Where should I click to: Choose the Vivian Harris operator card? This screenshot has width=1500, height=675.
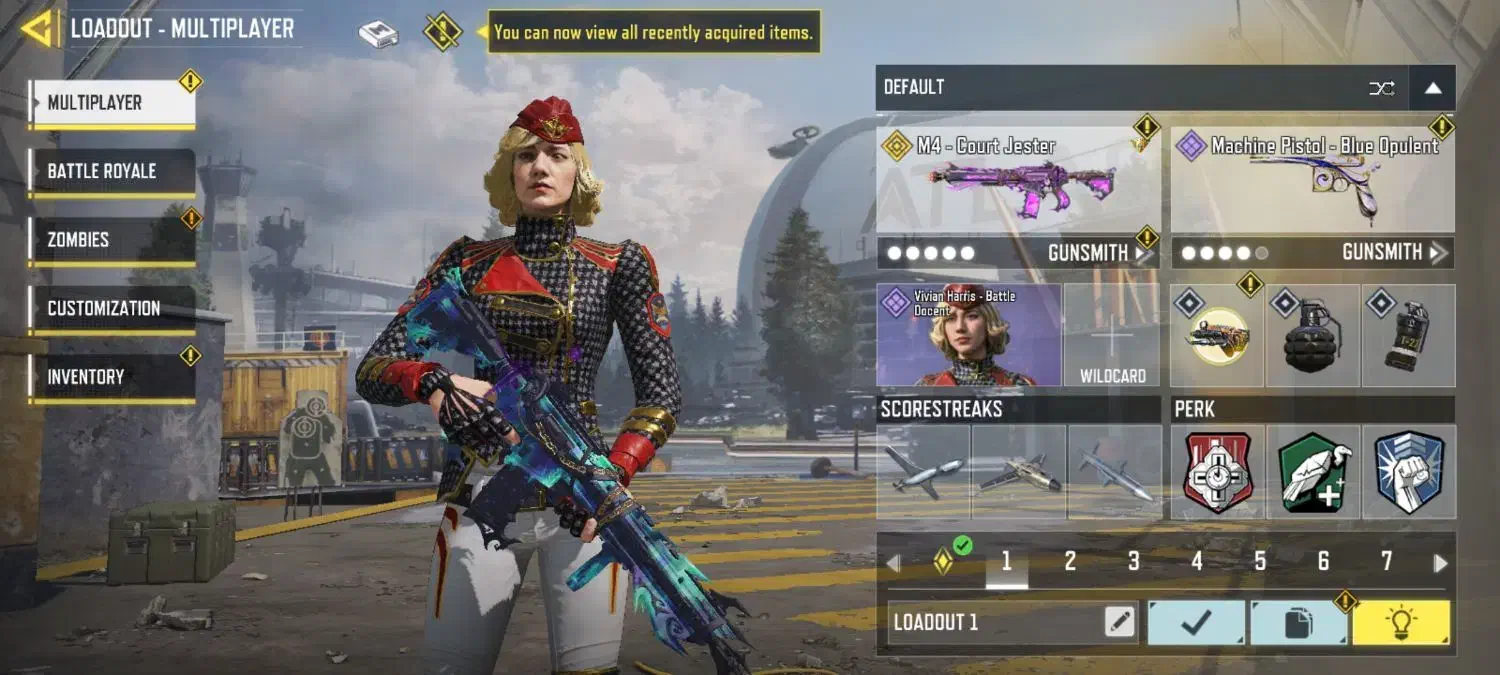pyautogui.click(x=968, y=336)
